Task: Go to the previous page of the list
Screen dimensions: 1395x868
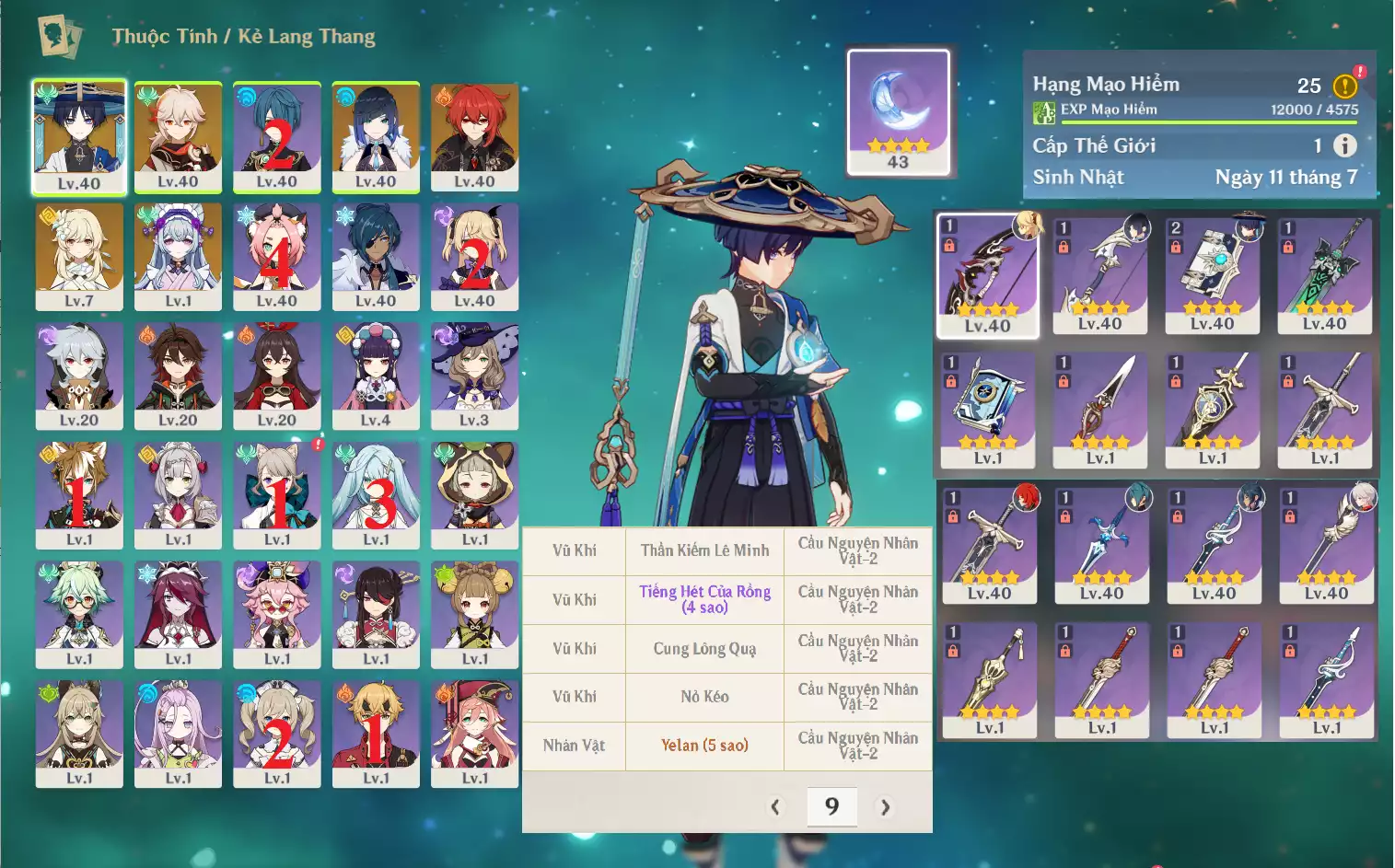Action: pos(775,807)
